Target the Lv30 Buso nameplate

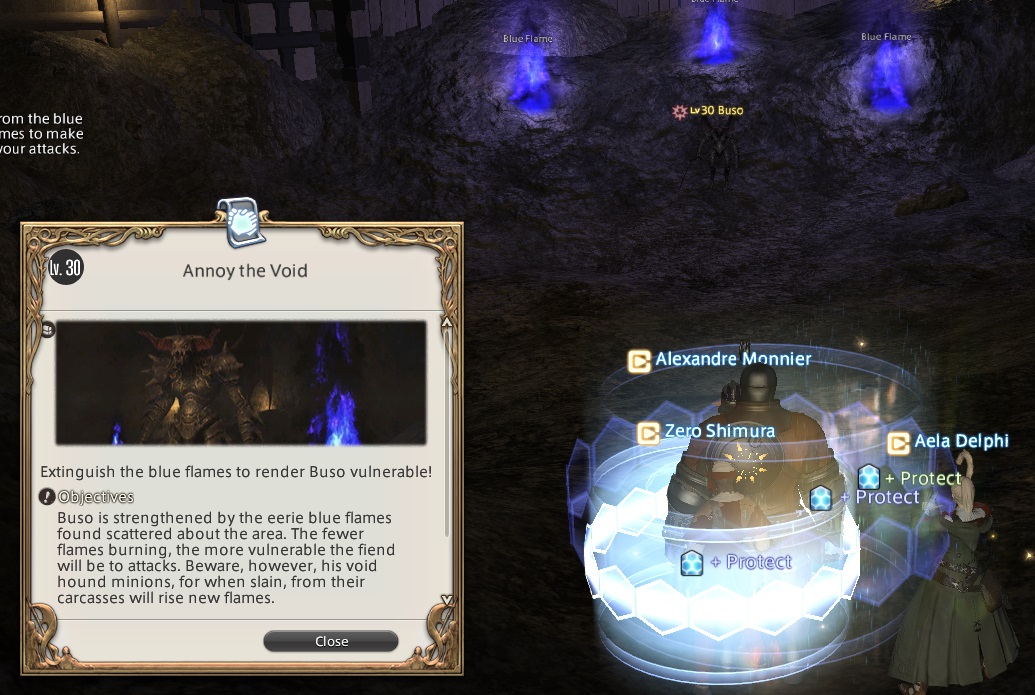coord(716,111)
